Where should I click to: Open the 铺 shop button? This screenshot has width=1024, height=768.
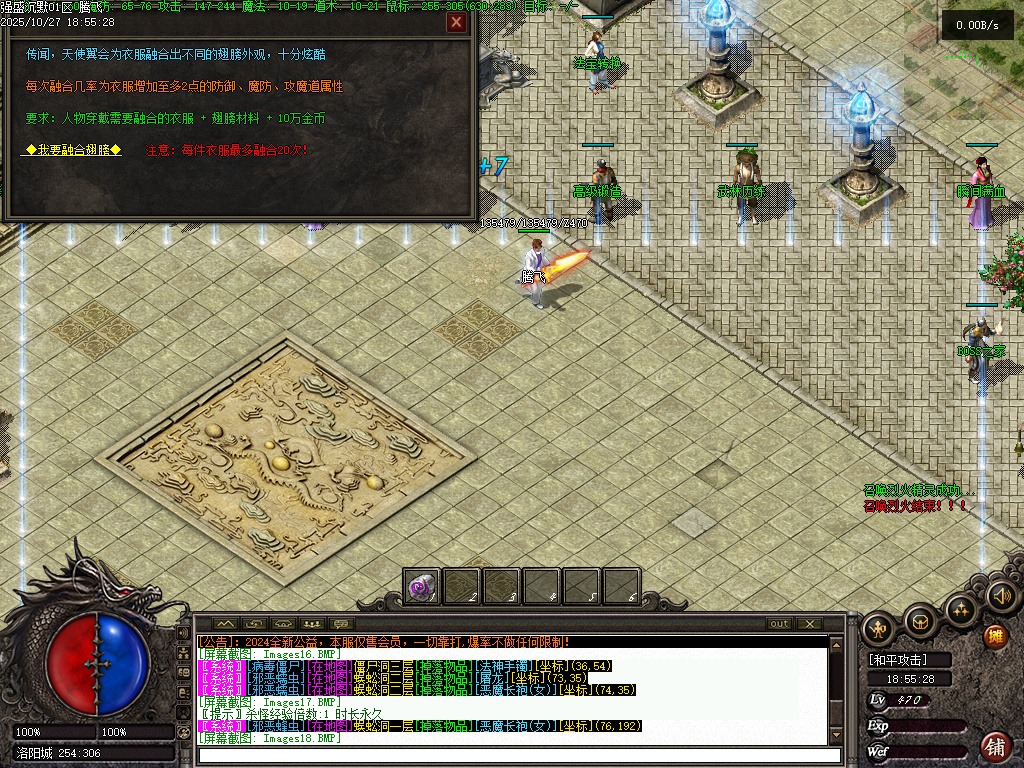pyautogui.click(x=995, y=745)
